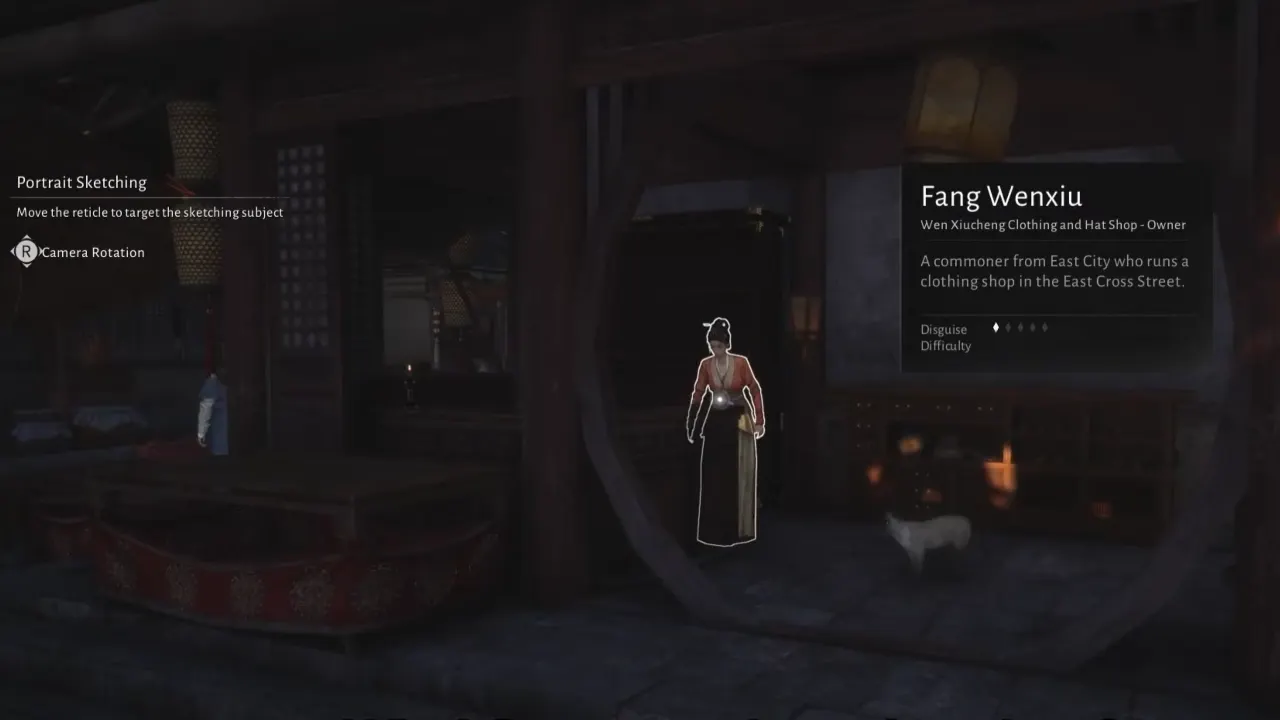The image size is (1280, 720).
Task: Select the Portrait Sketching title
Action: [x=81, y=182]
